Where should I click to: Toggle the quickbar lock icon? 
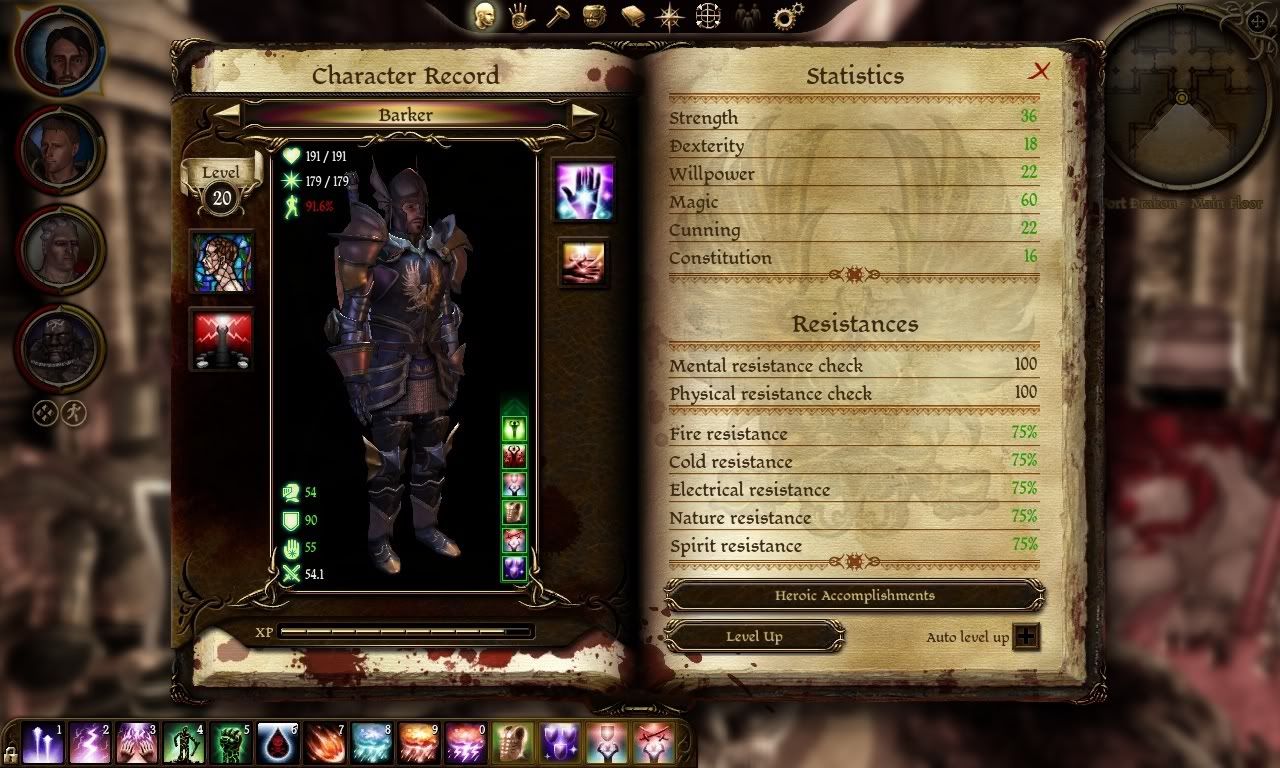10,753
